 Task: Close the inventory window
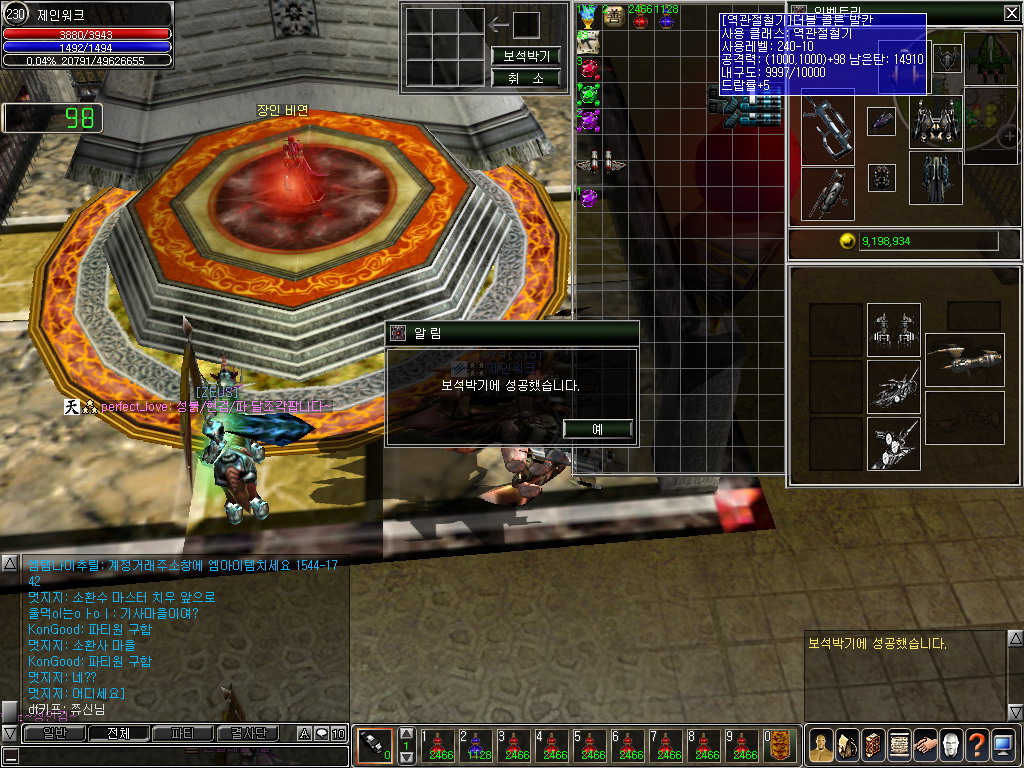pyautogui.click(x=1011, y=12)
